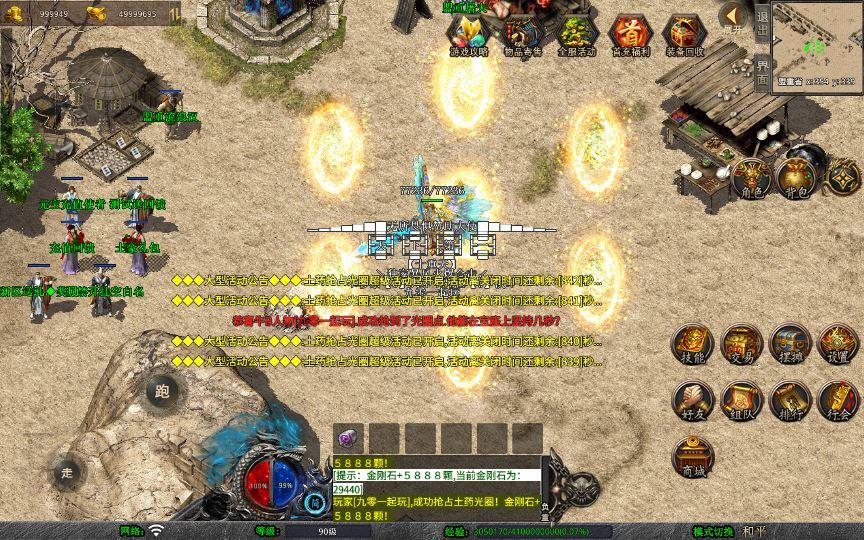Open the 行会 guild menu
Image resolution: width=864 pixels, height=540 pixels.
coord(838,401)
